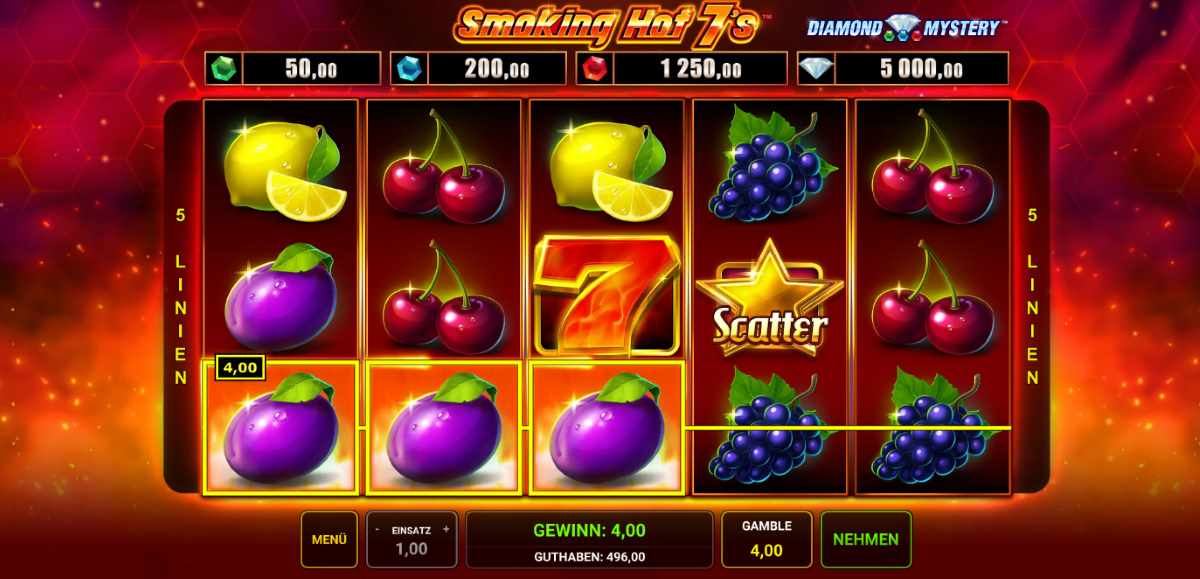Increase Einsatz with the plus button
This screenshot has height=579, width=1200.
pyautogui.click(x=445, y=529)
